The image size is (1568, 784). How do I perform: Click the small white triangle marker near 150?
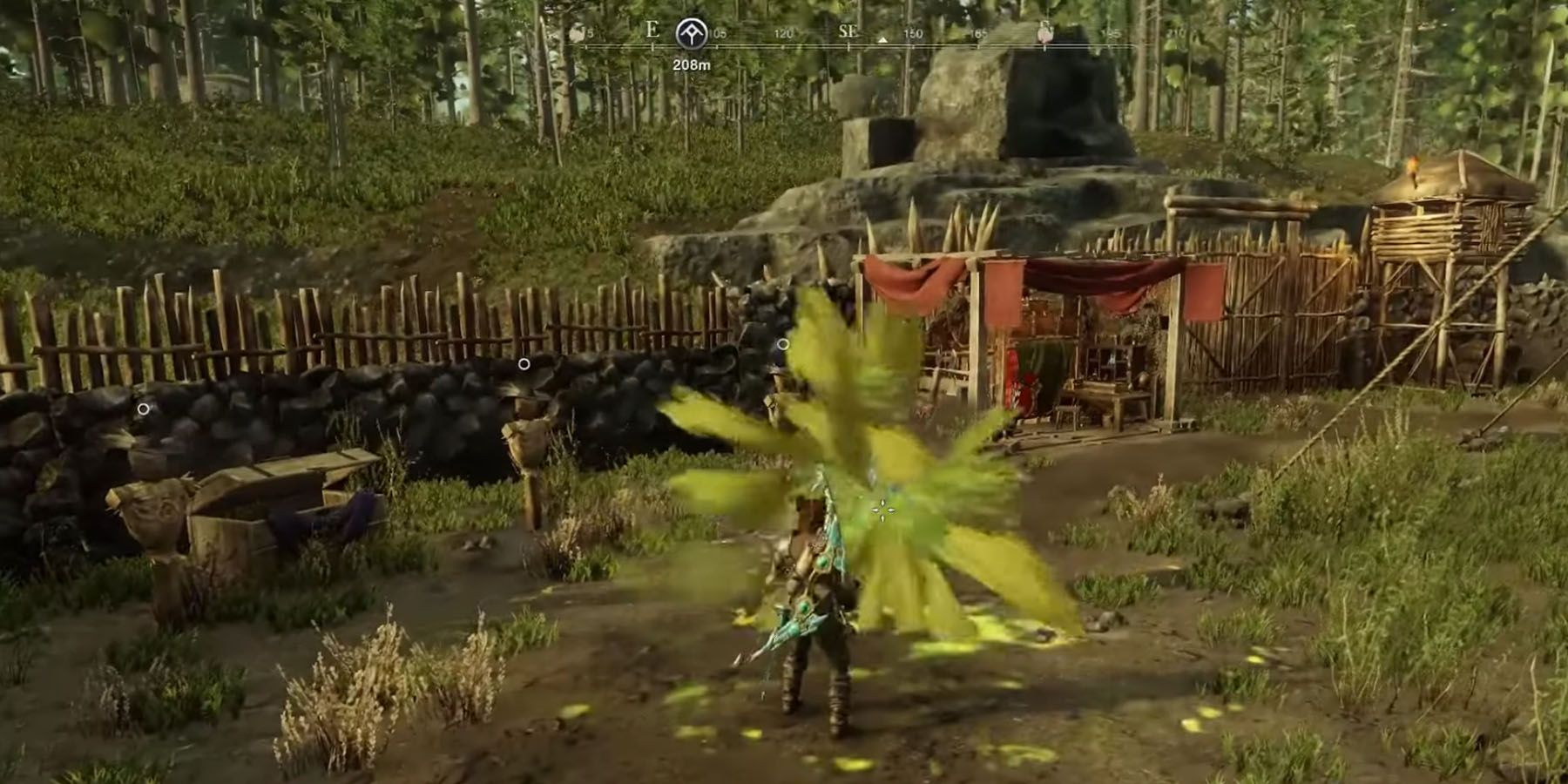point(882,39)
